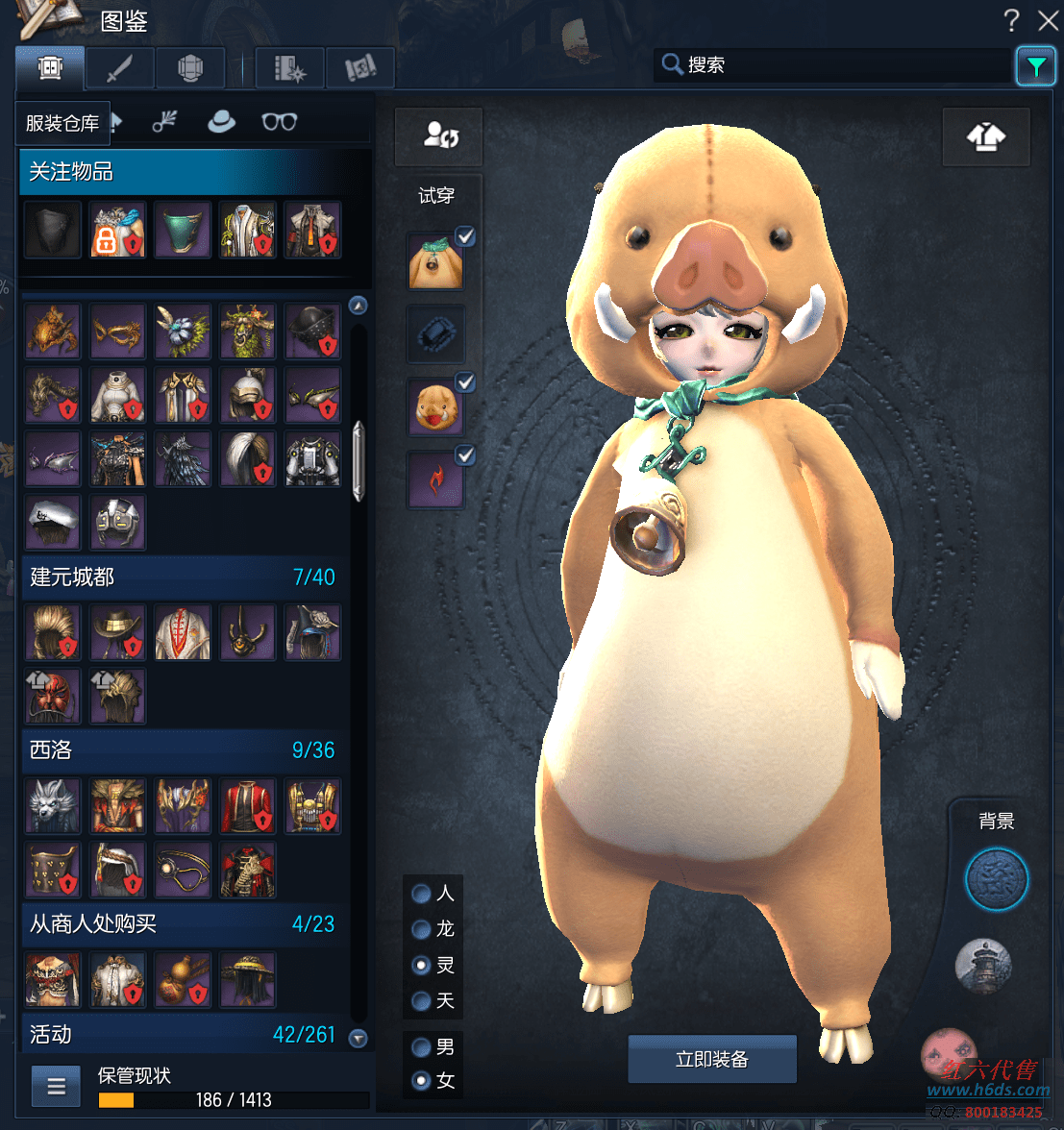The width and height of the screenshot is (1064, 1130).
Task: Choose the blue emblem background
Action: click(996, 879)
